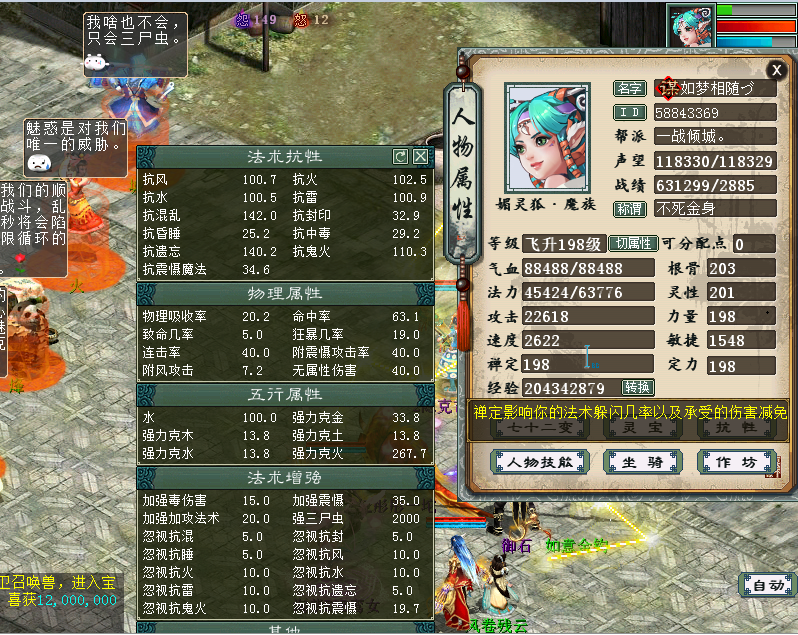Click the 切属性 switch-attributes button
798x635 pixels.
632,244
